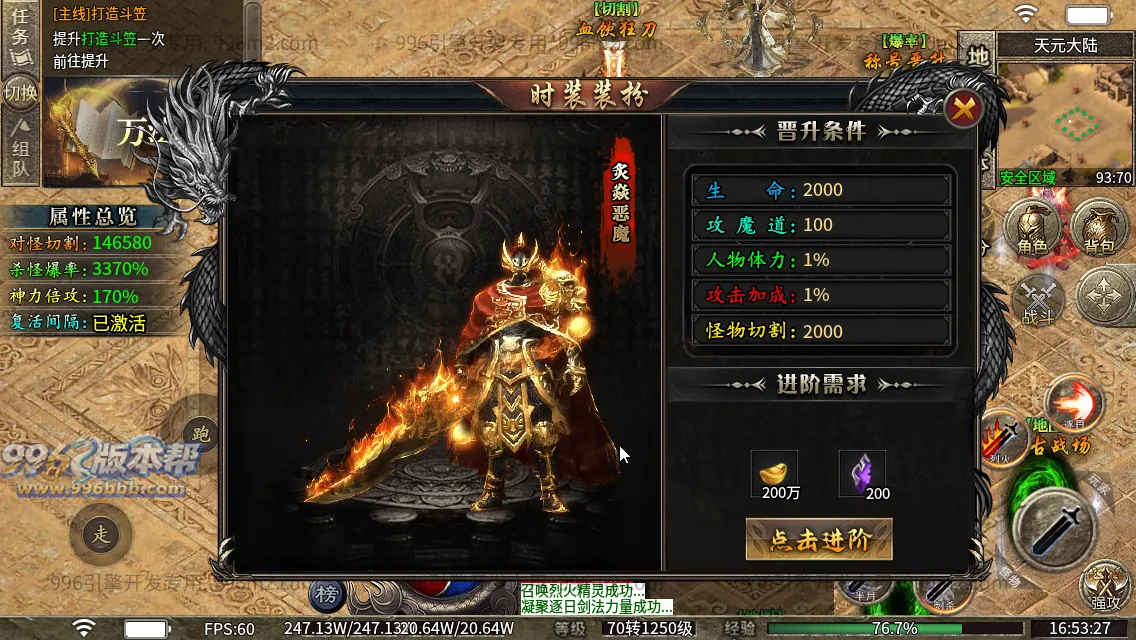Select the purple crystal 200 cost slot
1136x640 pixels.
862,474
